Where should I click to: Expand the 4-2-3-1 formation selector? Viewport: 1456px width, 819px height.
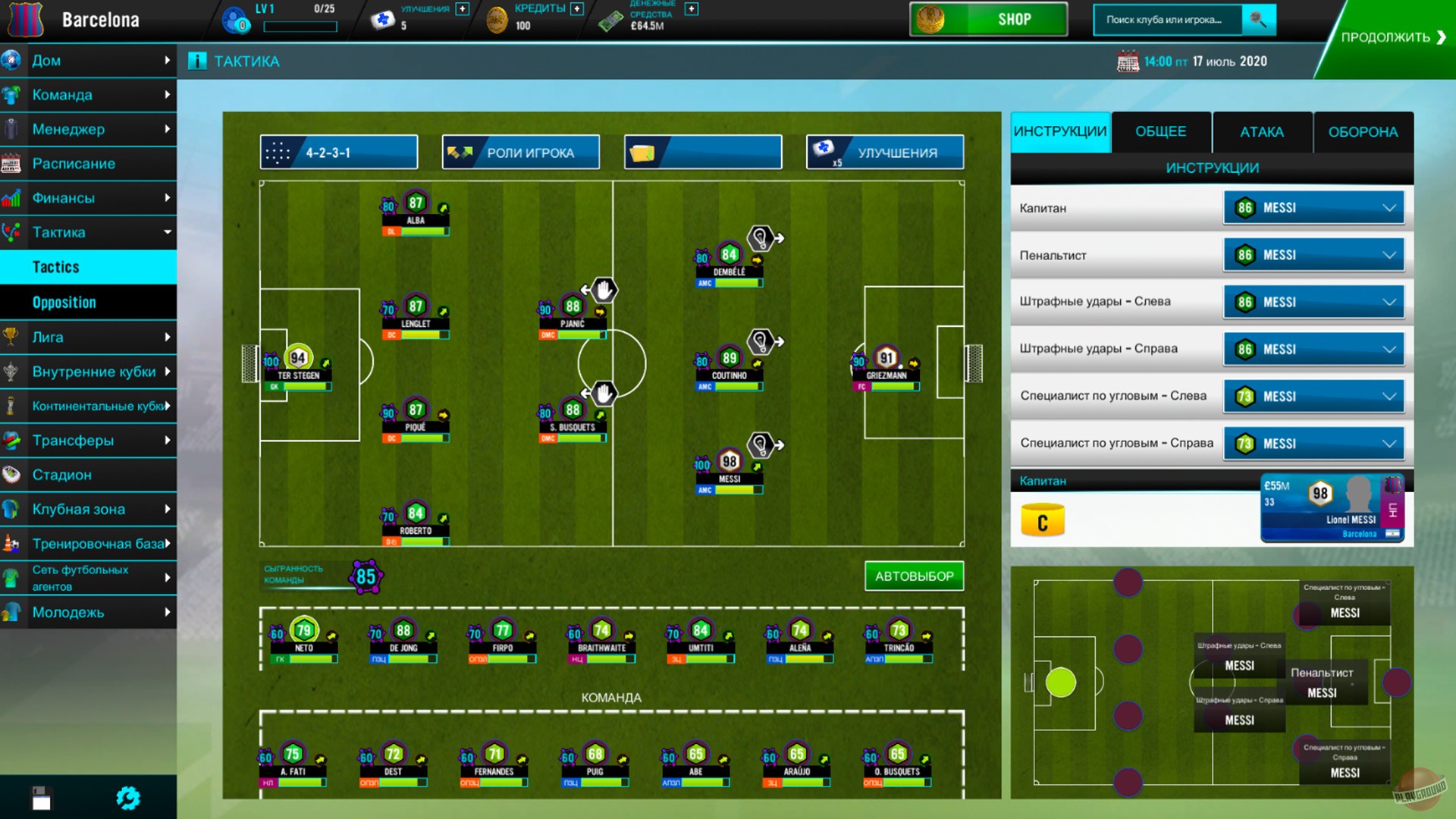[339, 152]
